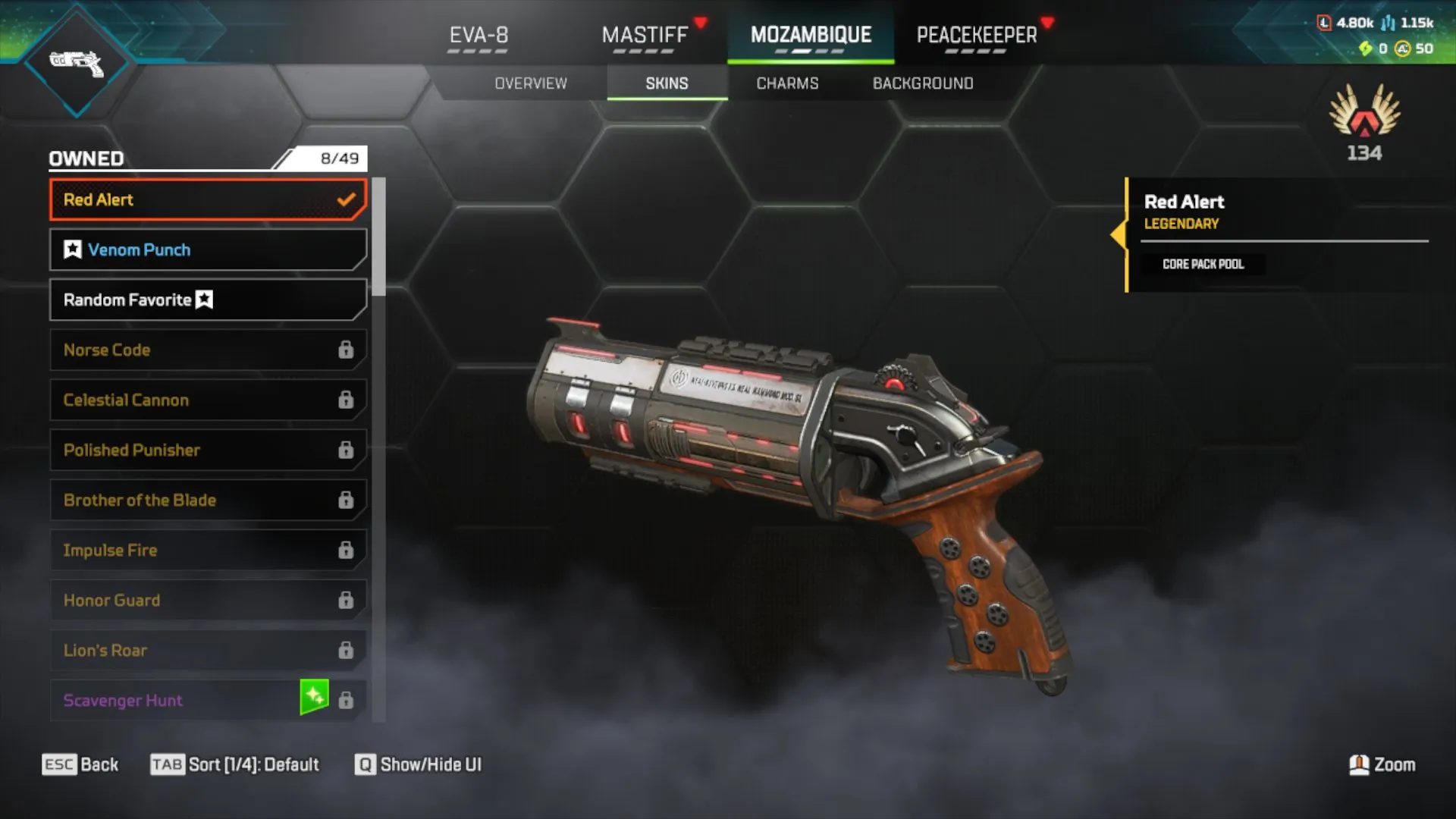The height and width of the screenshot is (819, 1456).
Task: Click the lock icon on Norse Code skin
Action: 347,350
